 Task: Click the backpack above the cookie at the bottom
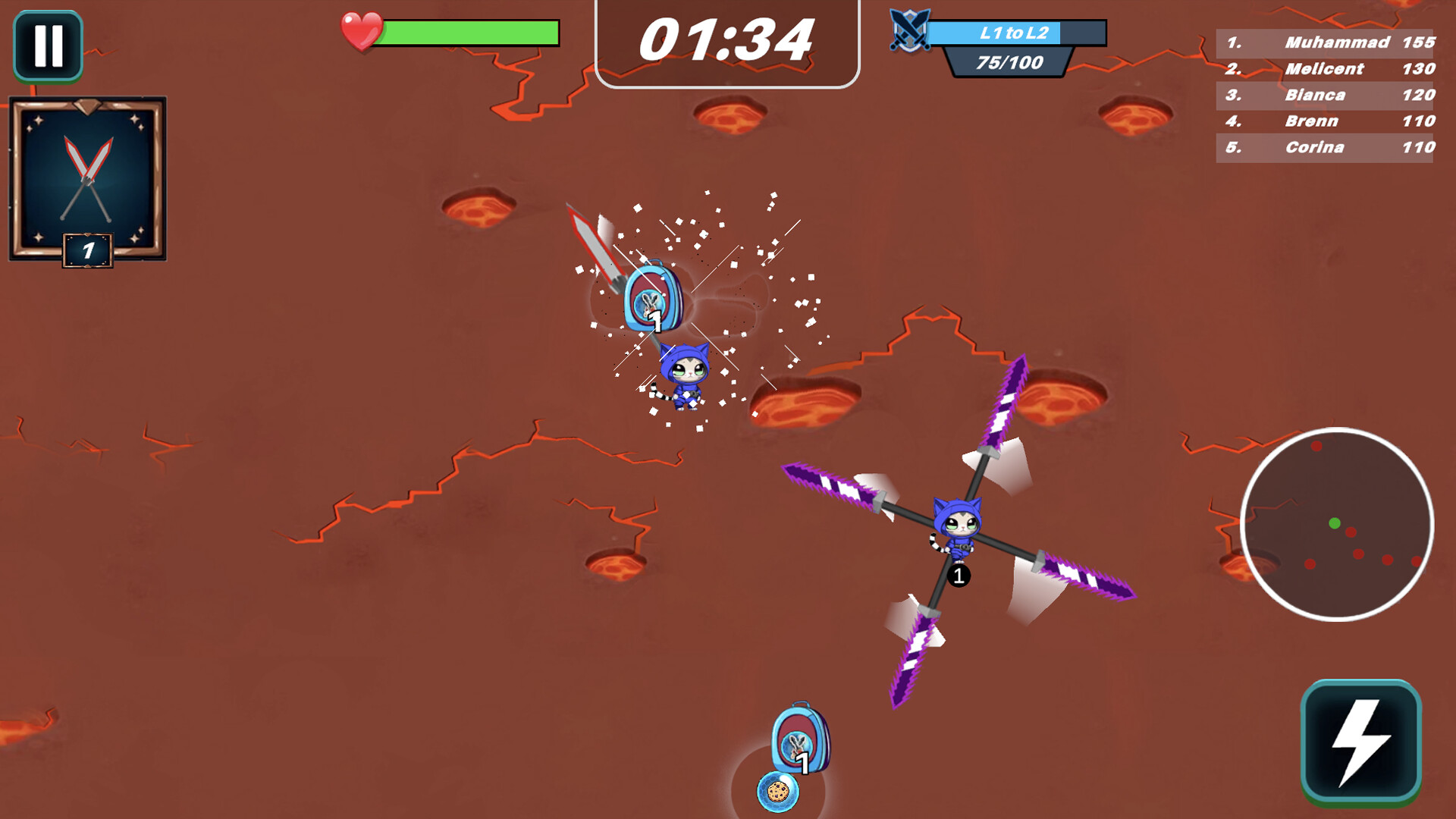pos(802,737)
